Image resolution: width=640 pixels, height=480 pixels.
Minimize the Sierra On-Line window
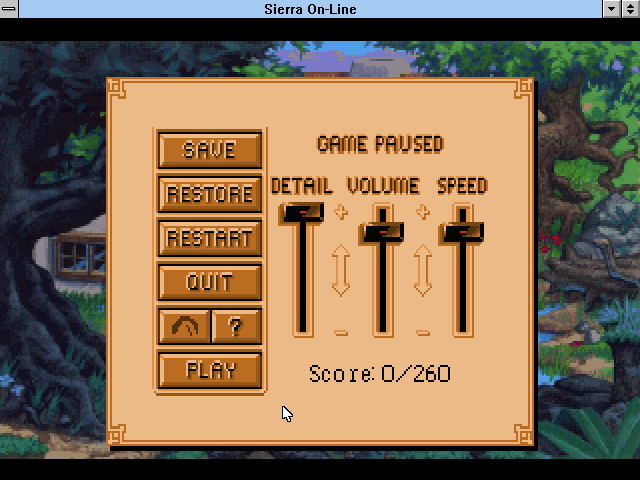coord(612,9)
